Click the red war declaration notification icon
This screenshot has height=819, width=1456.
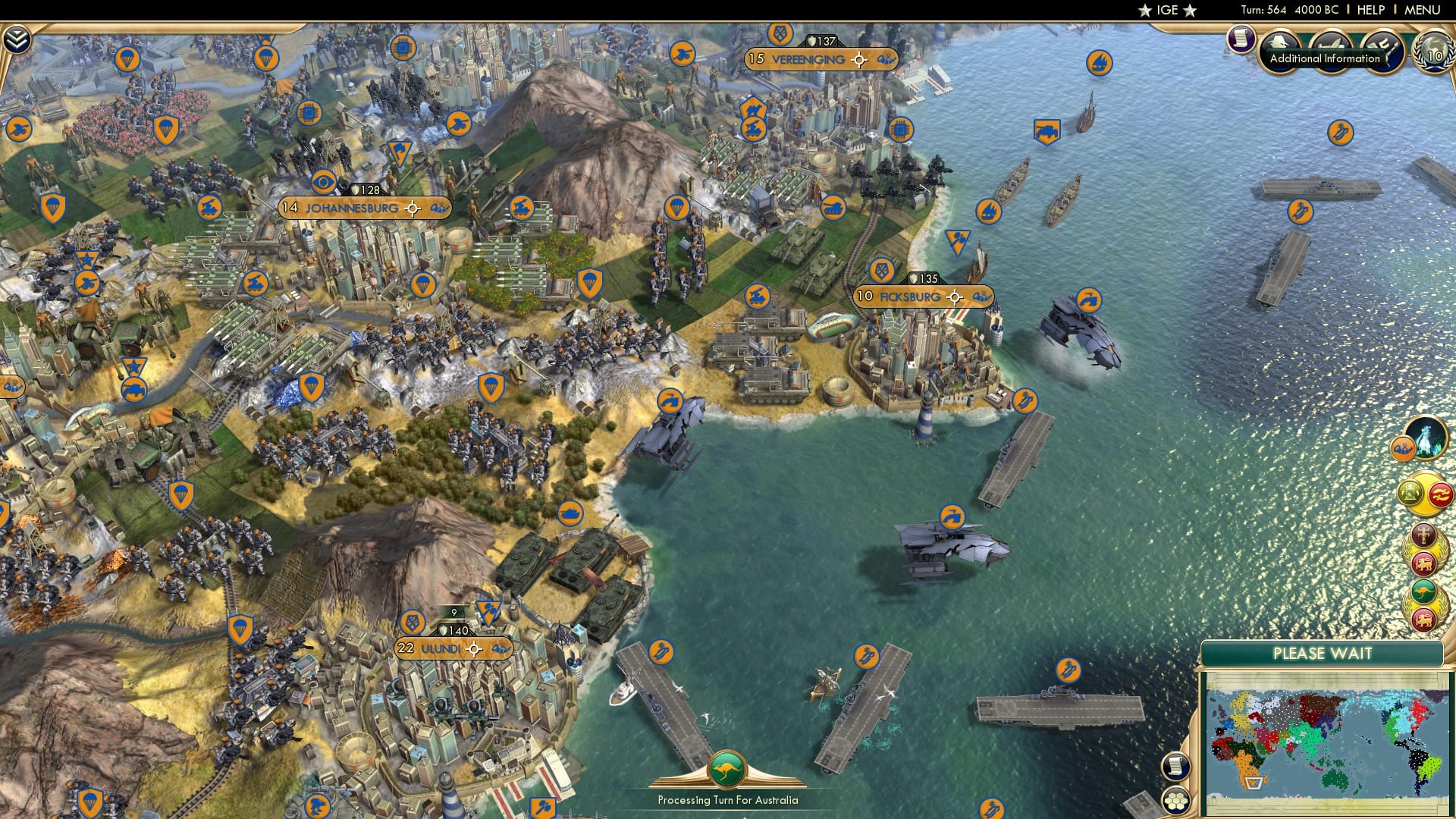(x=1439, y=494)
